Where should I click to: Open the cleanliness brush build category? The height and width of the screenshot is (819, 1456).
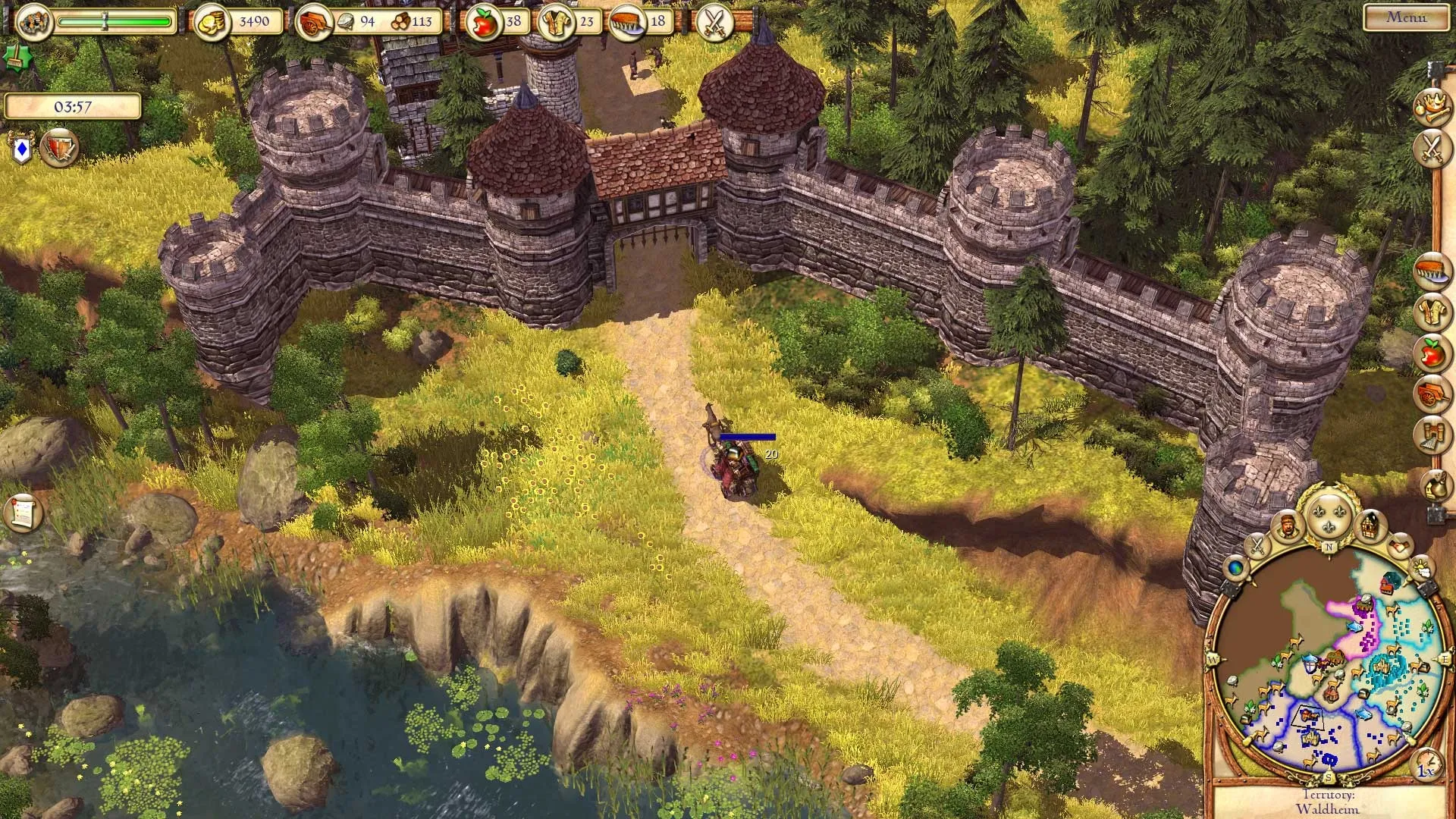click(1431, 271)
